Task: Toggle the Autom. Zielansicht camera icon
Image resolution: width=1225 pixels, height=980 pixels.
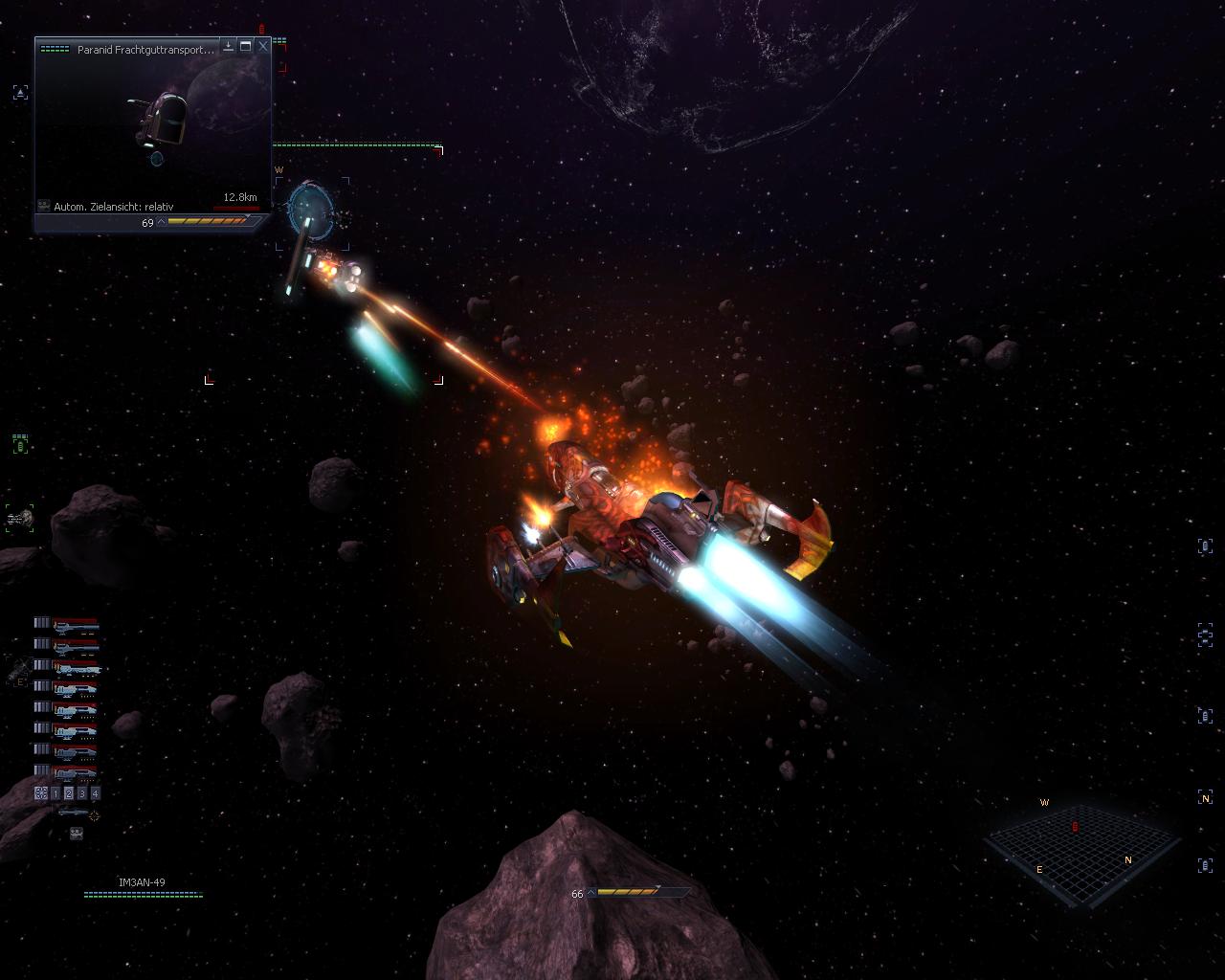Action: [x=43, y=206]
